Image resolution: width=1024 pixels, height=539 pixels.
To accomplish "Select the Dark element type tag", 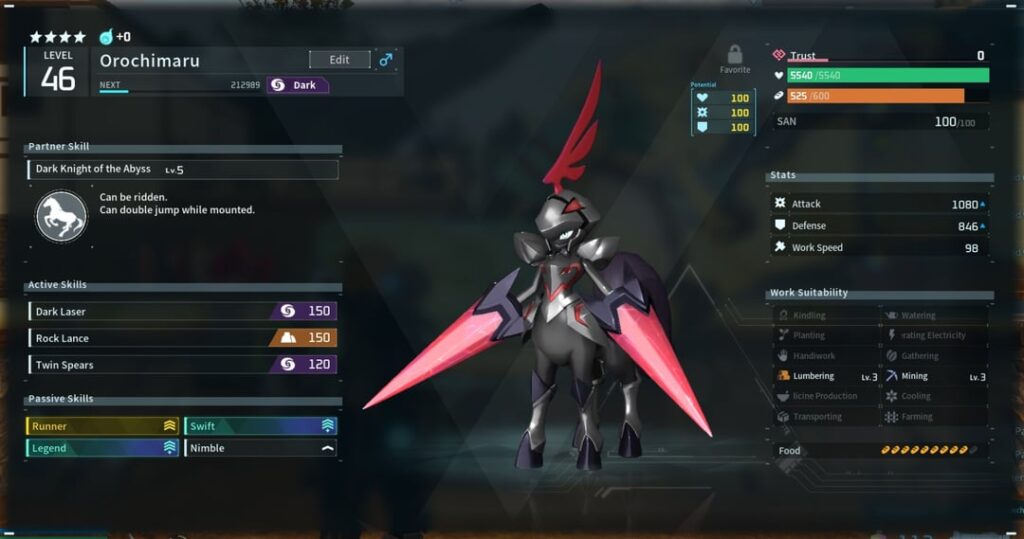I will [297, 85].
